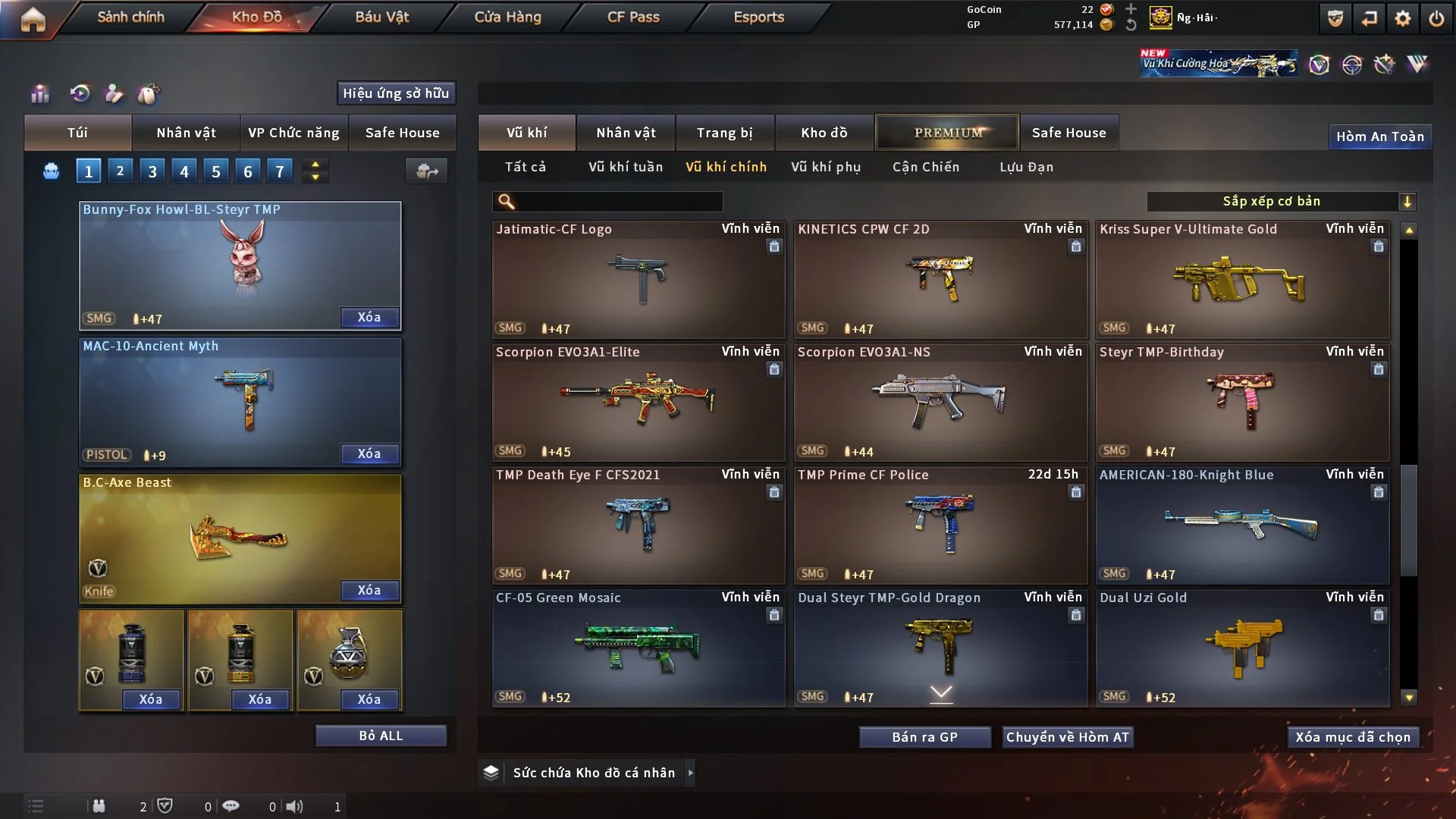Screen dimensions: 1456x819
Task: Sell selected item with Bán ra GP
Action: 924,737
